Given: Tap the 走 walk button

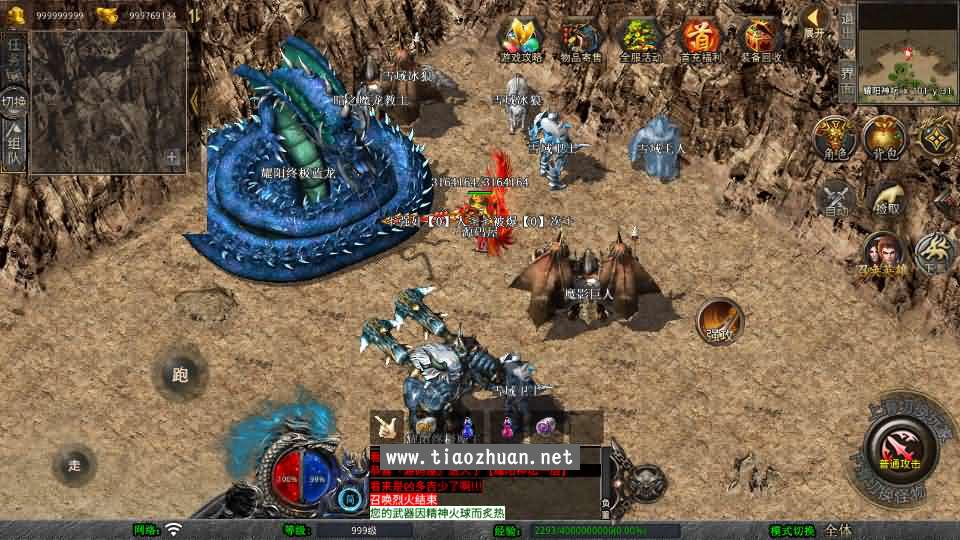Looking at the screenshot, I should [x=75, y=463].
